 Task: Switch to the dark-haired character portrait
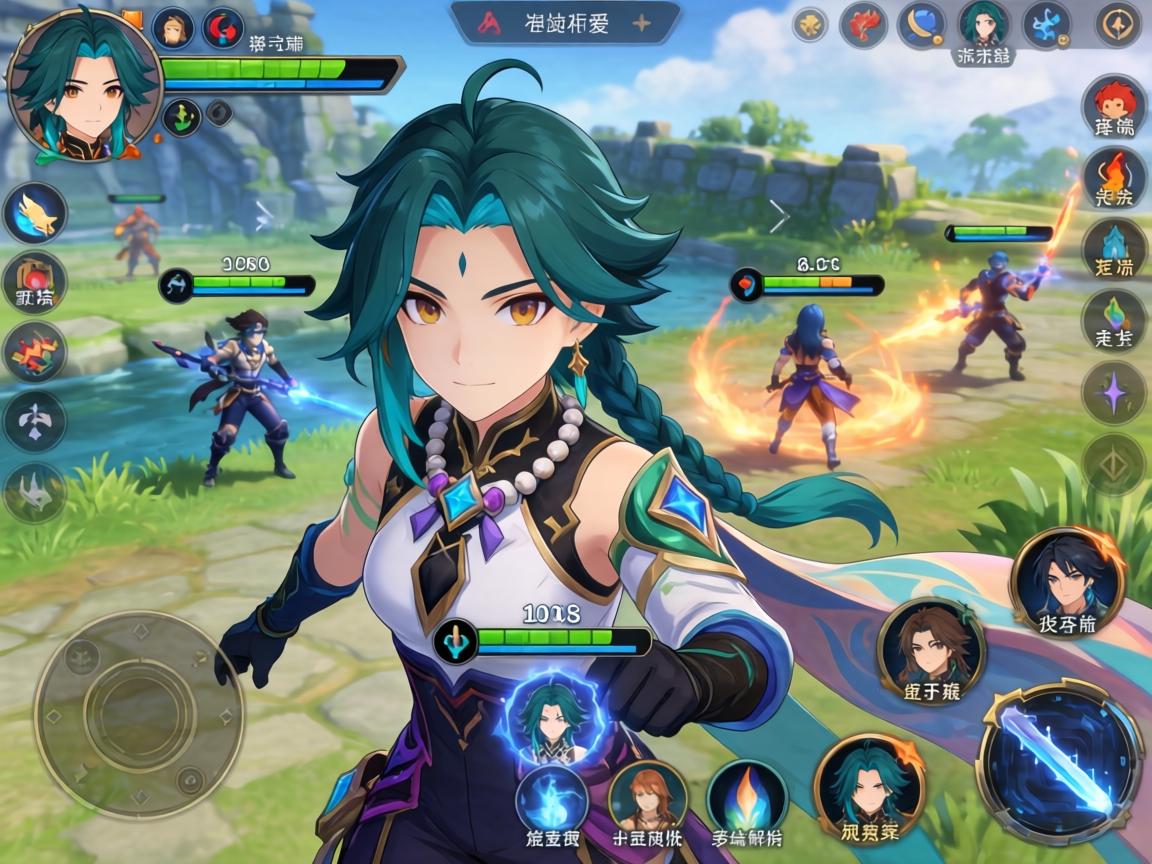tap(1066, 579)
